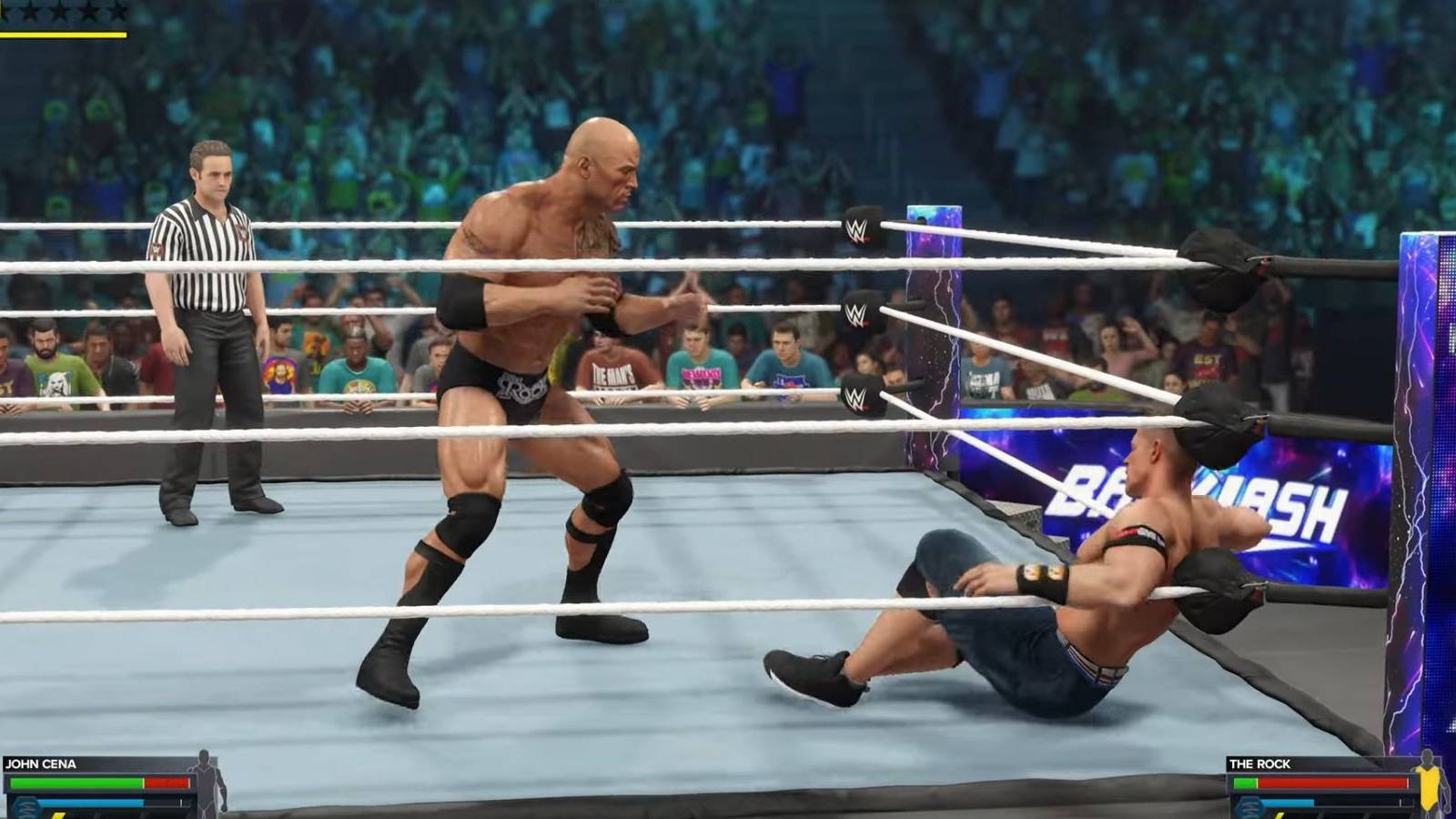Screen dimensions: 1456x819
Task: Click the momentum icon on John Cena's HUD
Action: (x=25, y=805)
